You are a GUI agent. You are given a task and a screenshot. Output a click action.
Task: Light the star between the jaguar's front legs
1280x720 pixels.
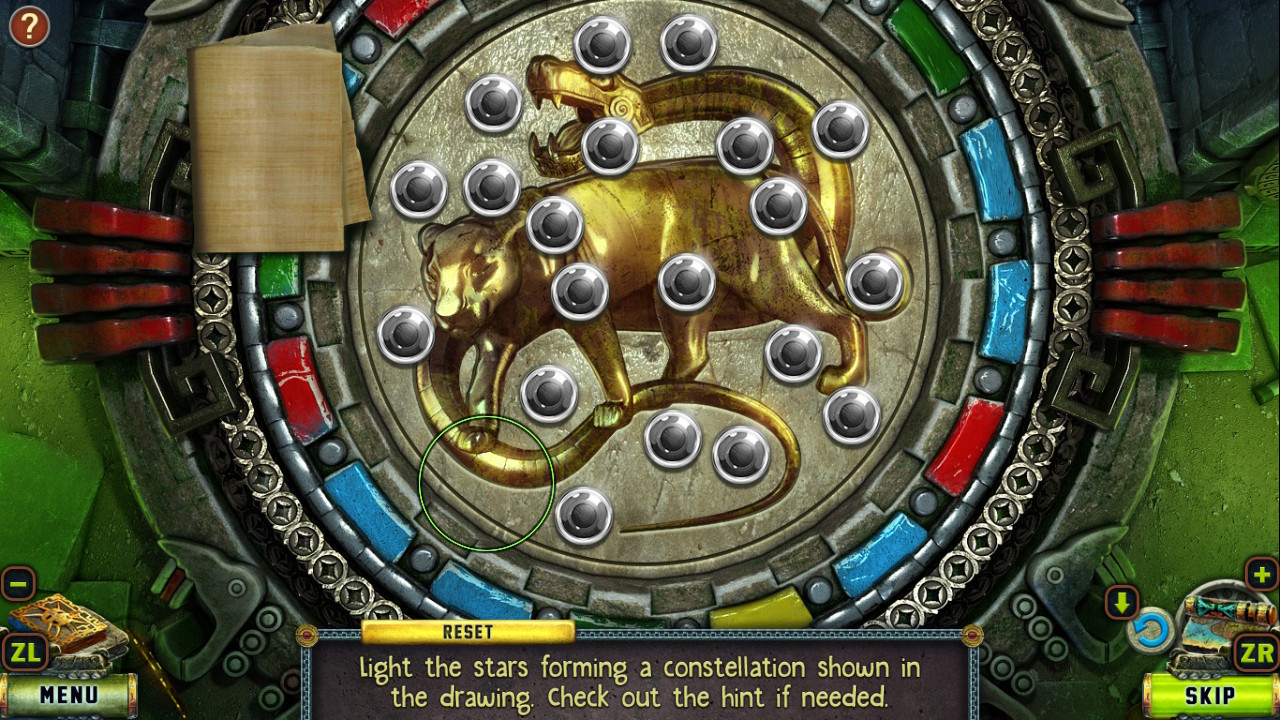click(548, 390)
